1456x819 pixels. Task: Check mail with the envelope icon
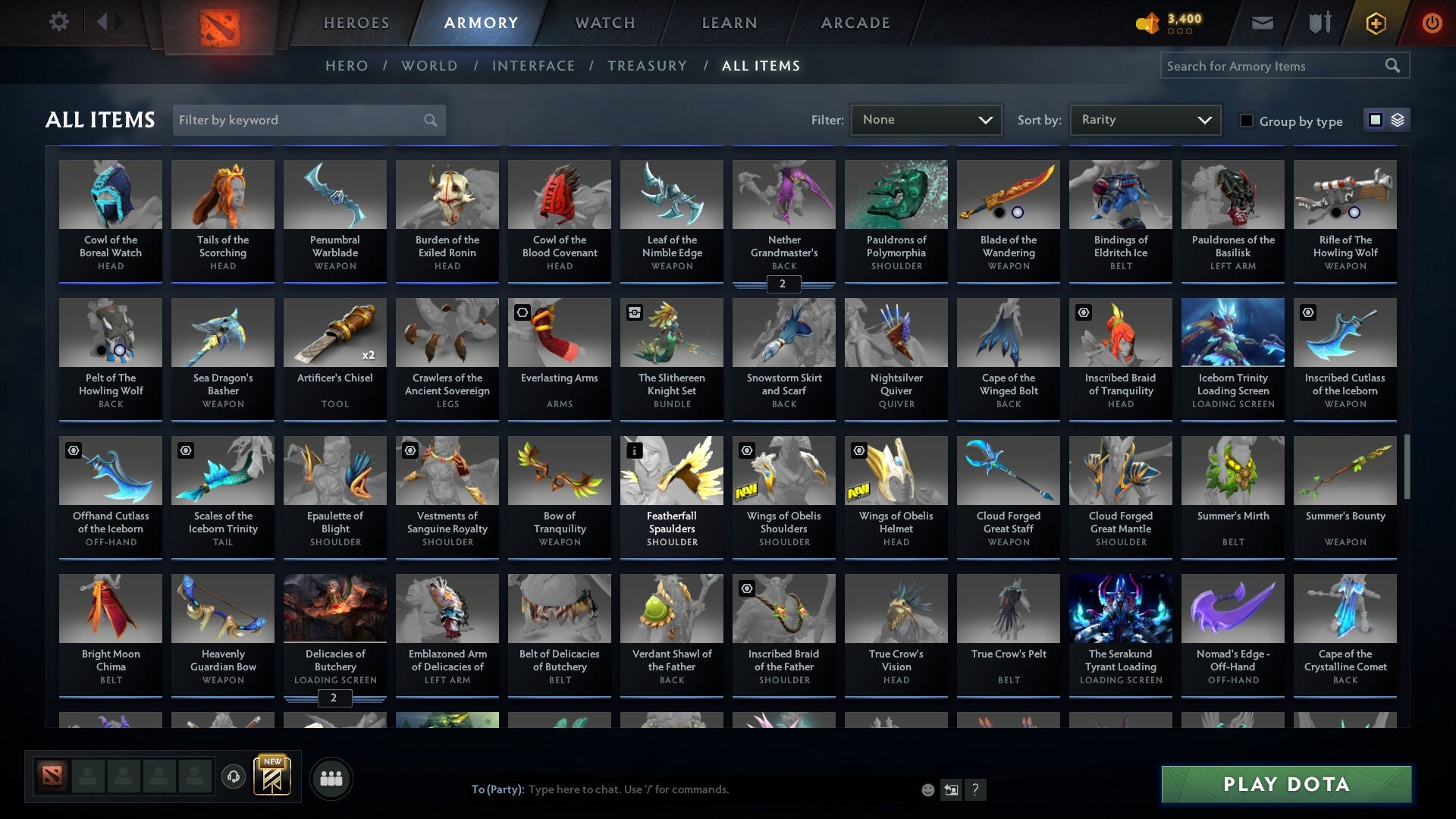1261,22
